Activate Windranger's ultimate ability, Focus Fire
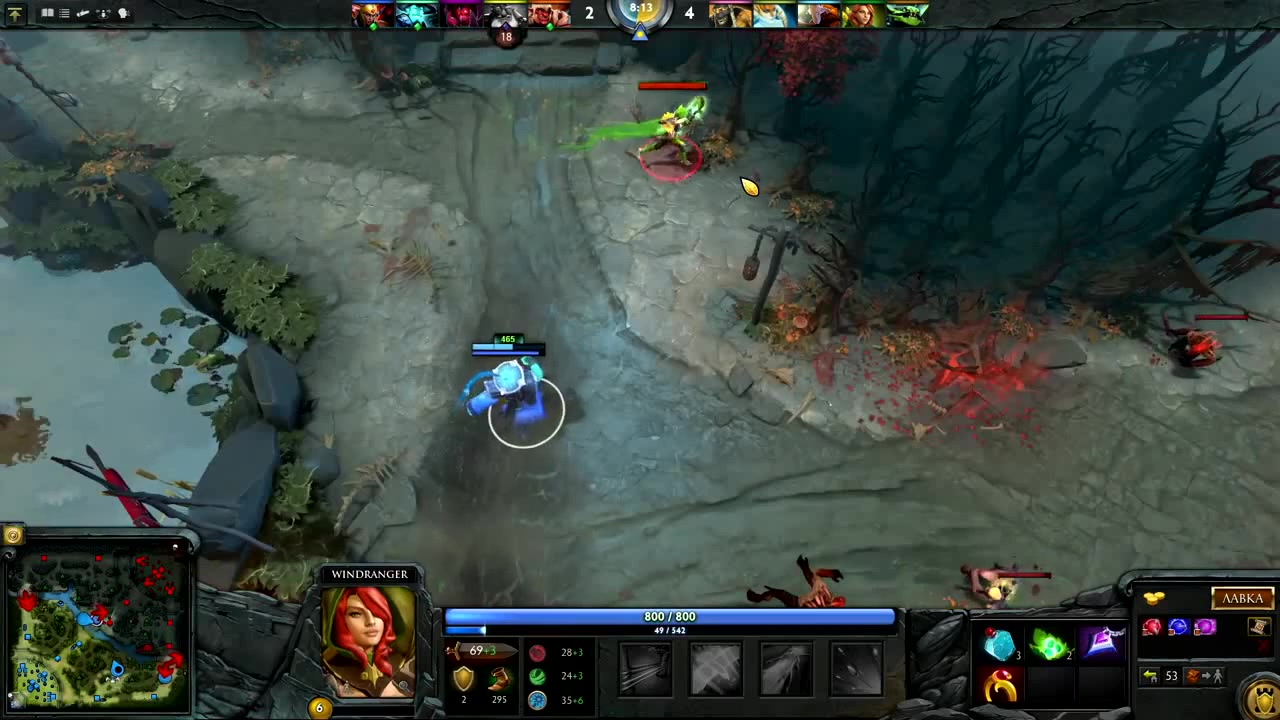Viewport: 1280px width, 720px height. pos(857,668)
